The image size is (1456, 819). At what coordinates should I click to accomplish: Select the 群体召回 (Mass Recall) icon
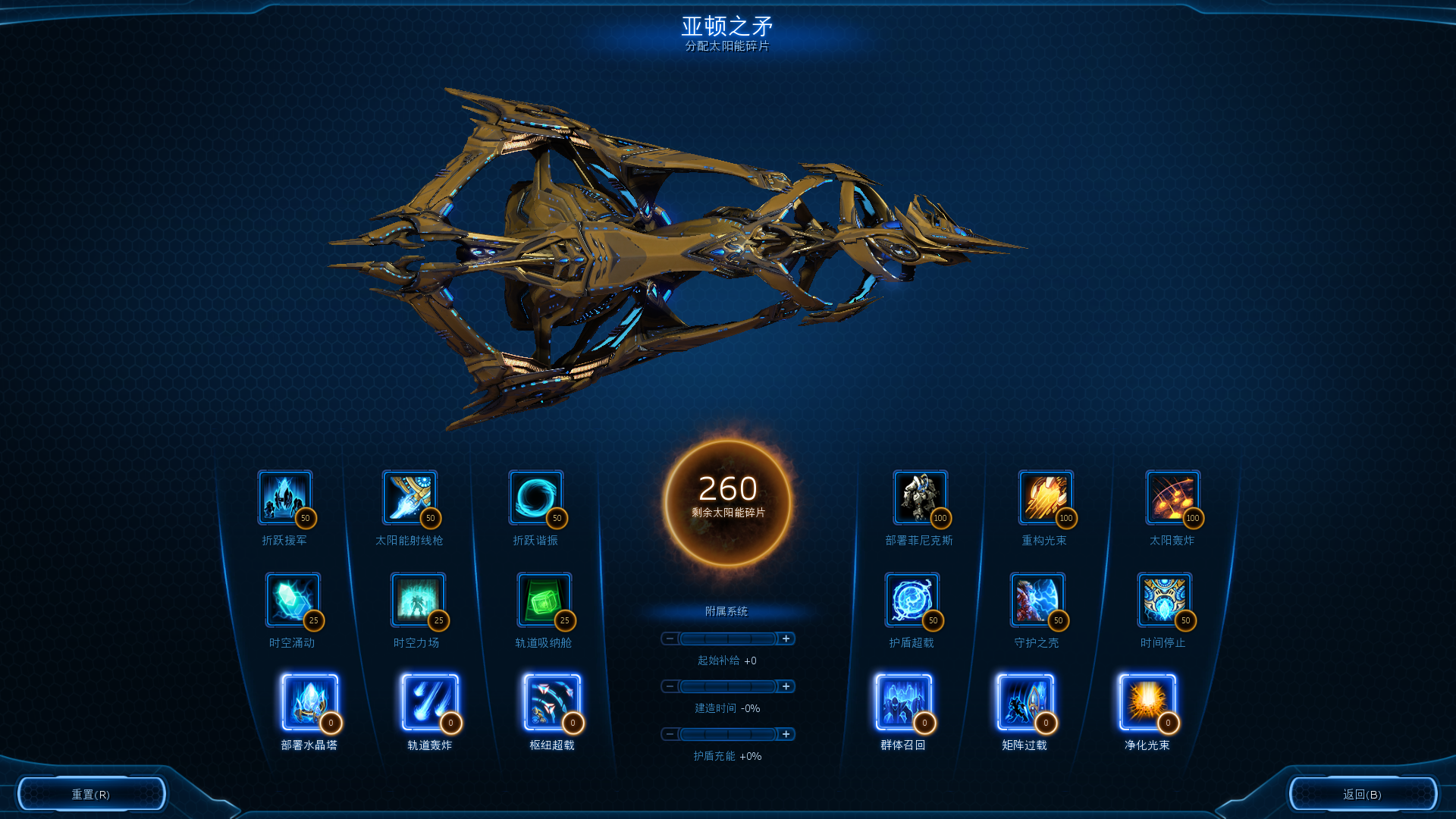pyautogui.click(x=902, y=701)
